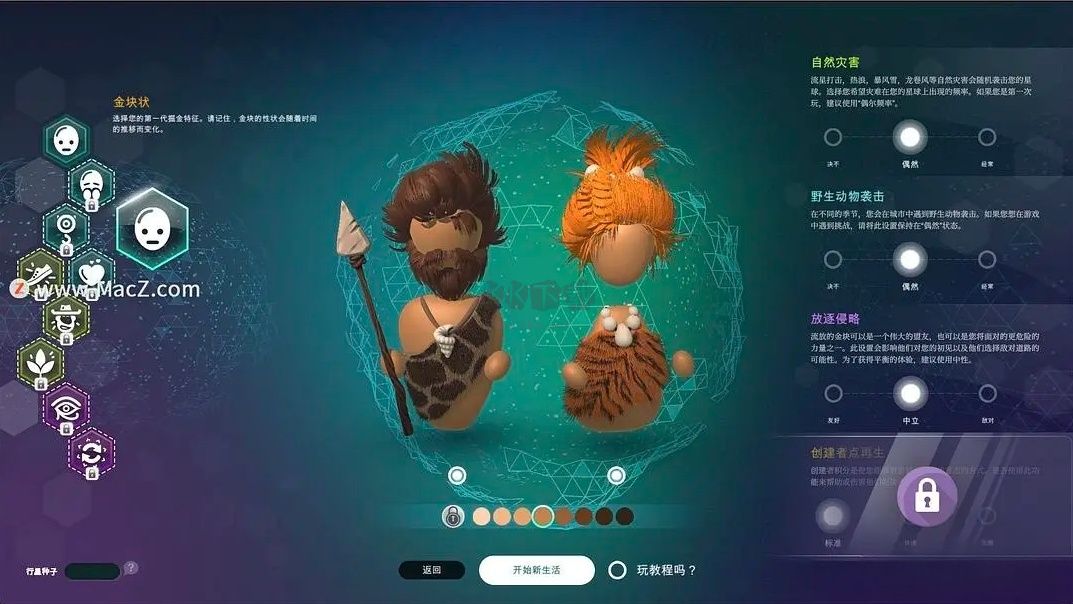The height and width of the screenshot is (604, 1073).
Task: Select the circle under the orange-haired character
Action: (x=616, y=475)
